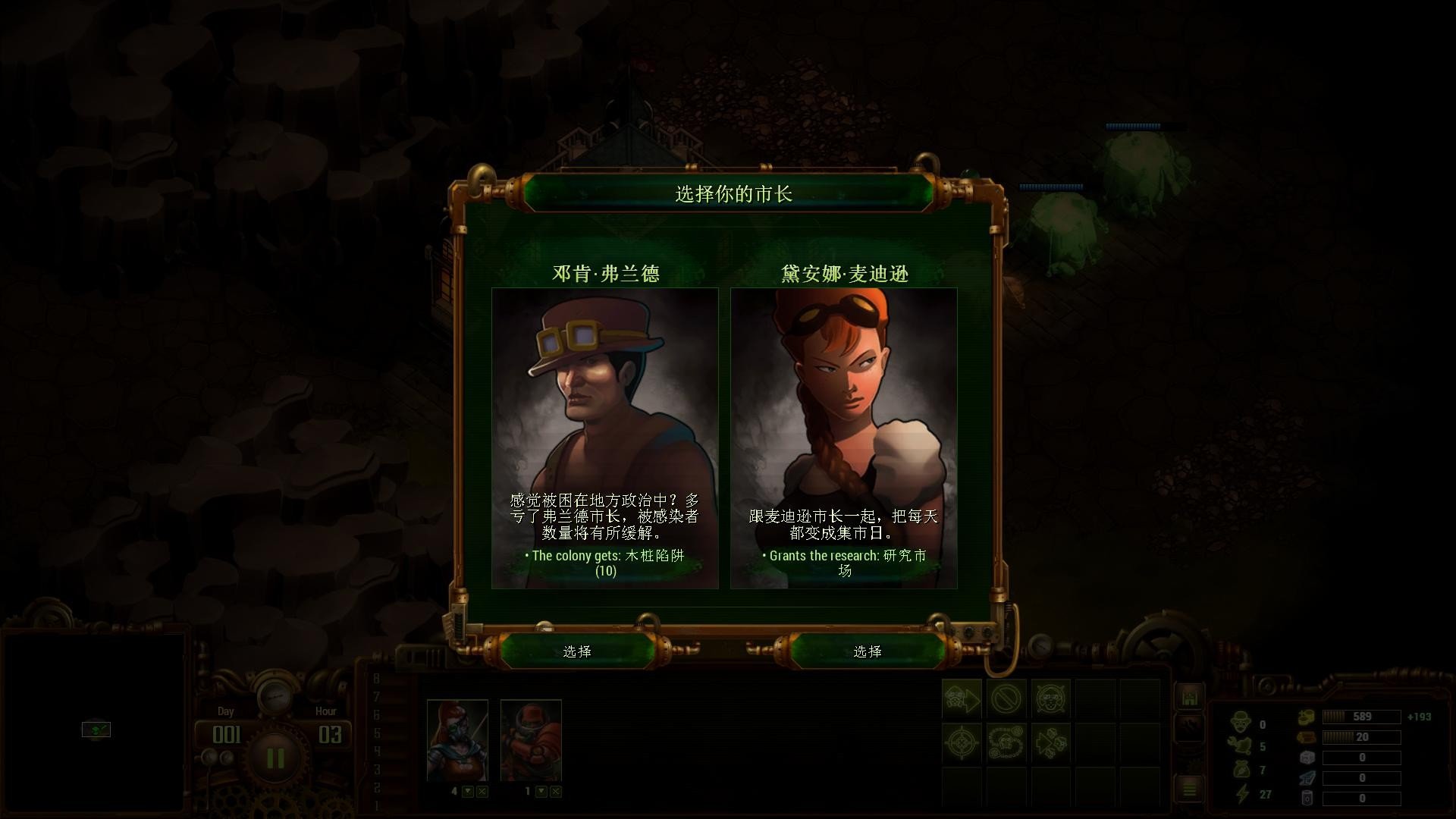Deselect the soldier using its X button

click(x=556, y=791)
